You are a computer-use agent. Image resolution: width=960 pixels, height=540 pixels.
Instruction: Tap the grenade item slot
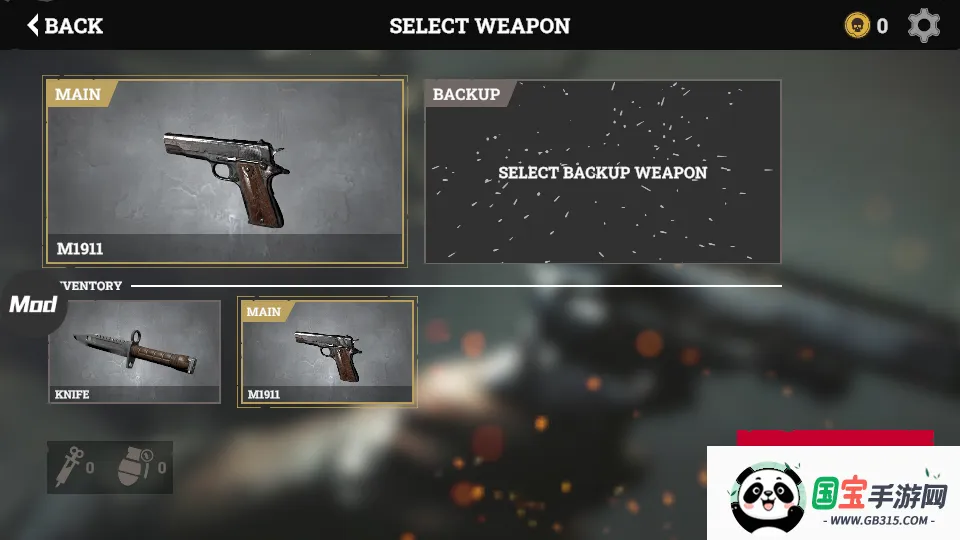tap(138, 467)
